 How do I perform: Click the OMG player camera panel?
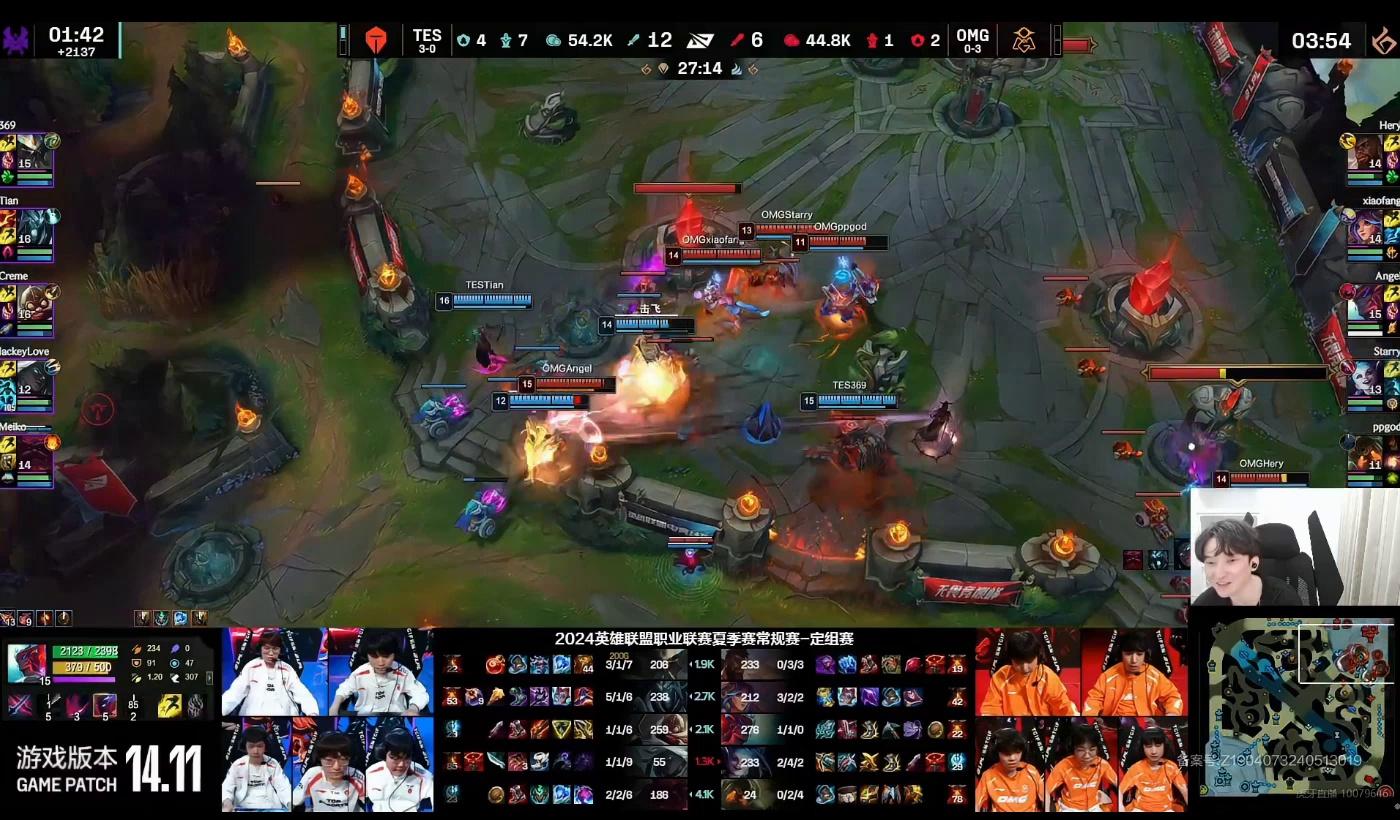(x=1080, y=720)
